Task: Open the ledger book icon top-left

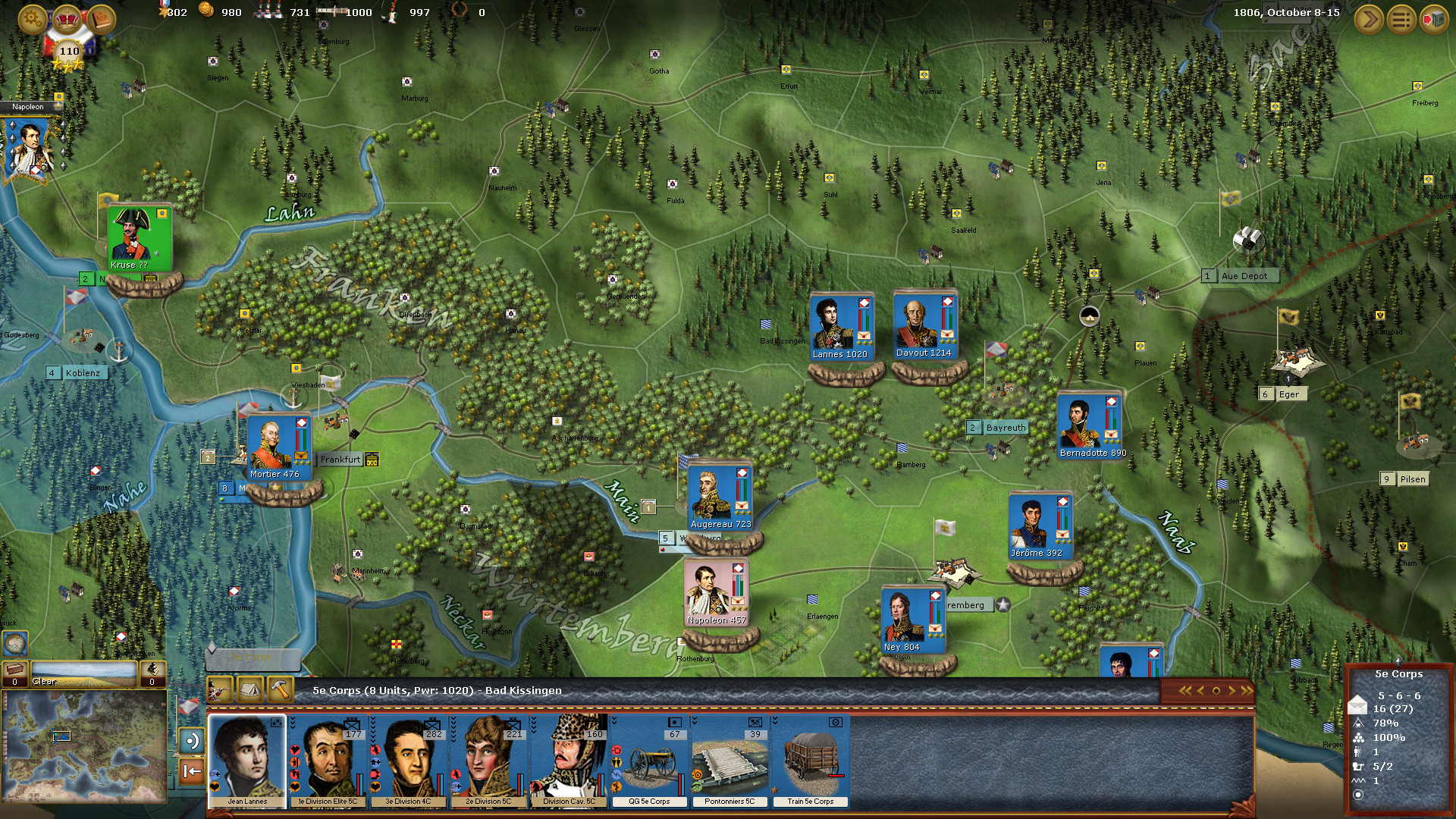Action: click(100, 19)
